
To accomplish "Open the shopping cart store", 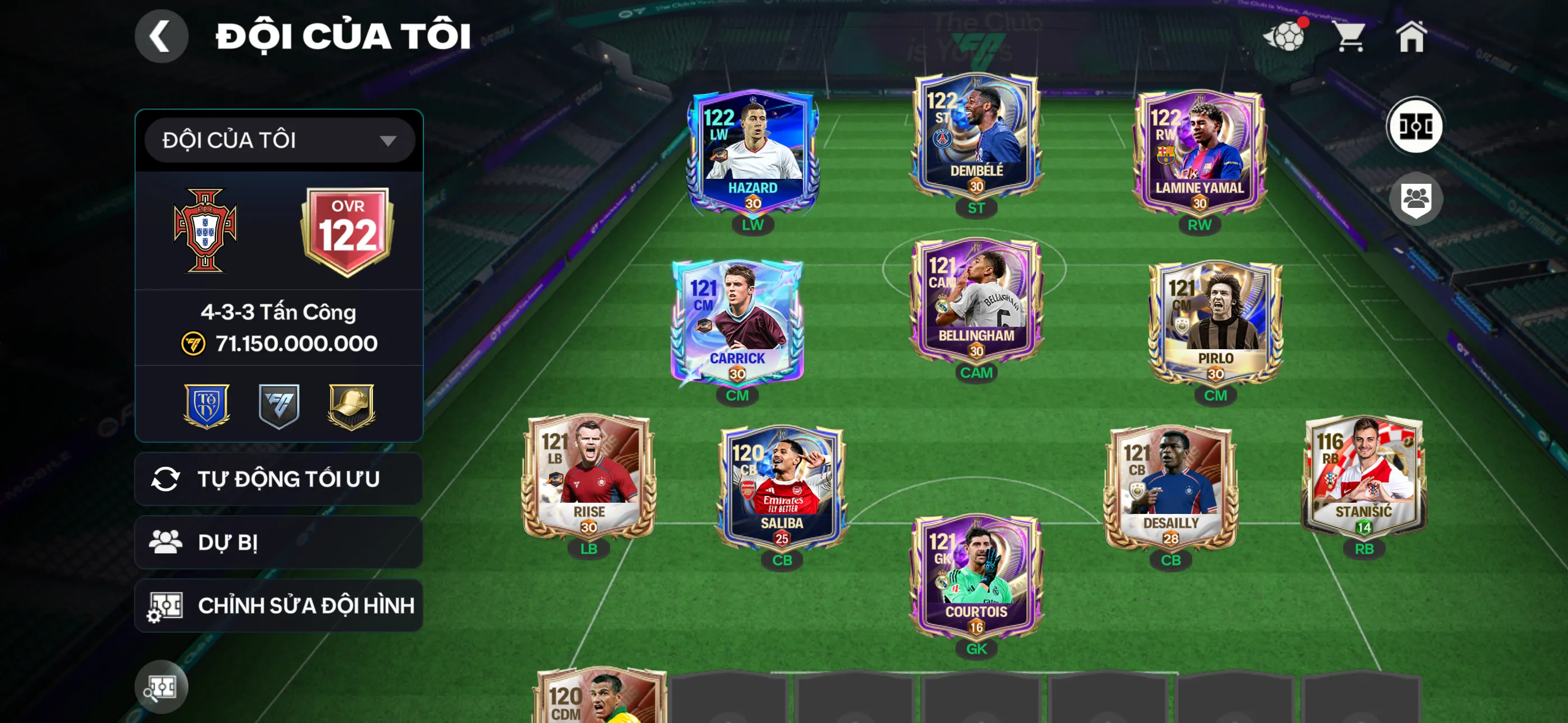I will tap(1349, 36).
